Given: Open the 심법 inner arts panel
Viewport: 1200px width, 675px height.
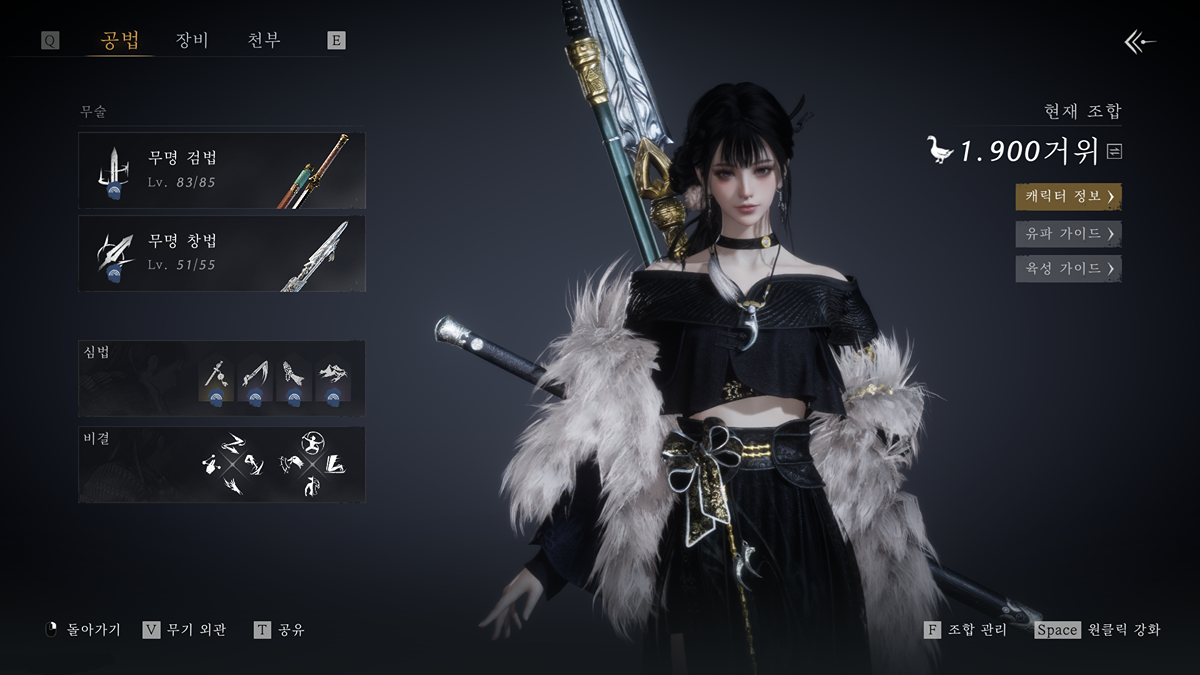Looking at the screenshot, I should pyautogui.click(x=222, y=378).
